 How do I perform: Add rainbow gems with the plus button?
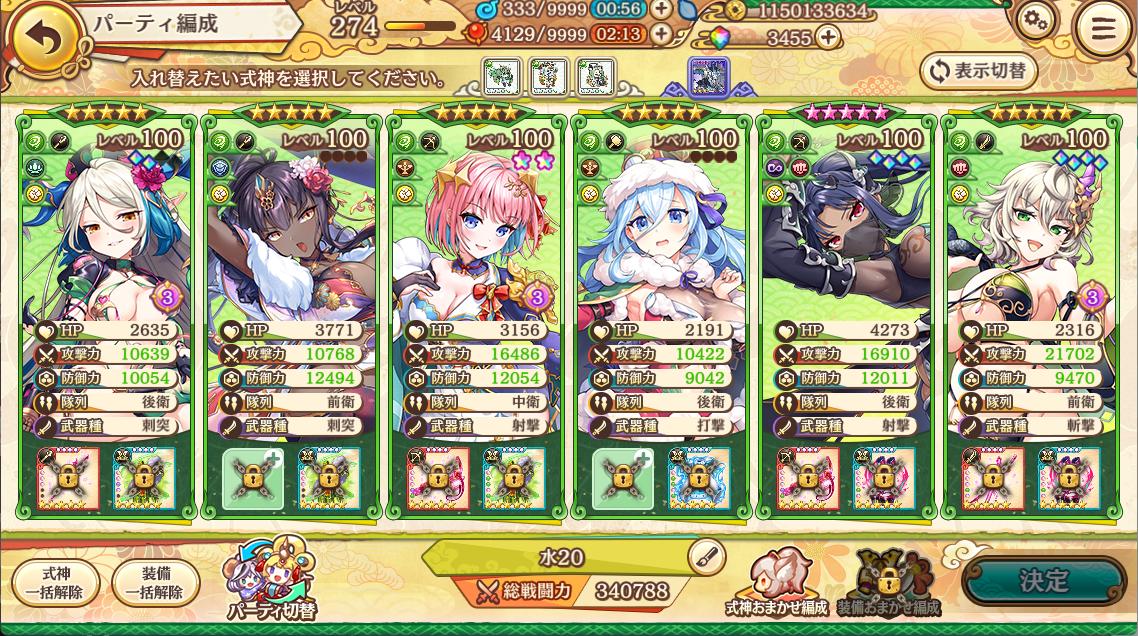tap(828, 38)
